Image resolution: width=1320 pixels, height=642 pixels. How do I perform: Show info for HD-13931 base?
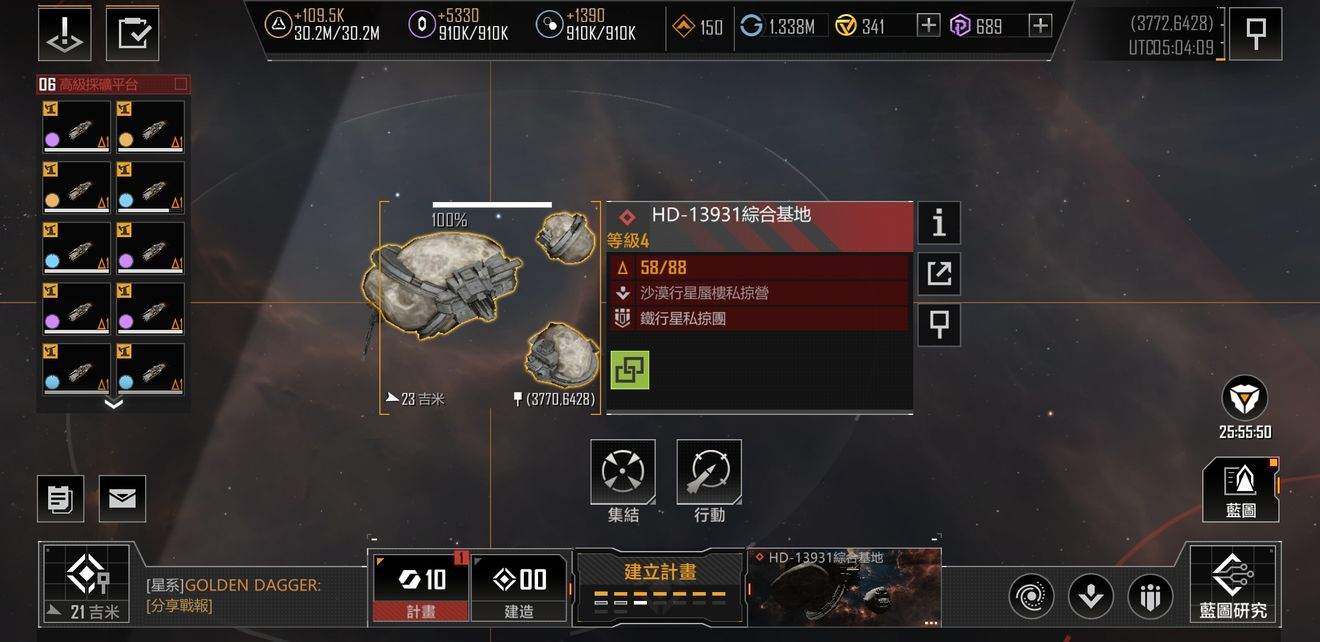938,223
